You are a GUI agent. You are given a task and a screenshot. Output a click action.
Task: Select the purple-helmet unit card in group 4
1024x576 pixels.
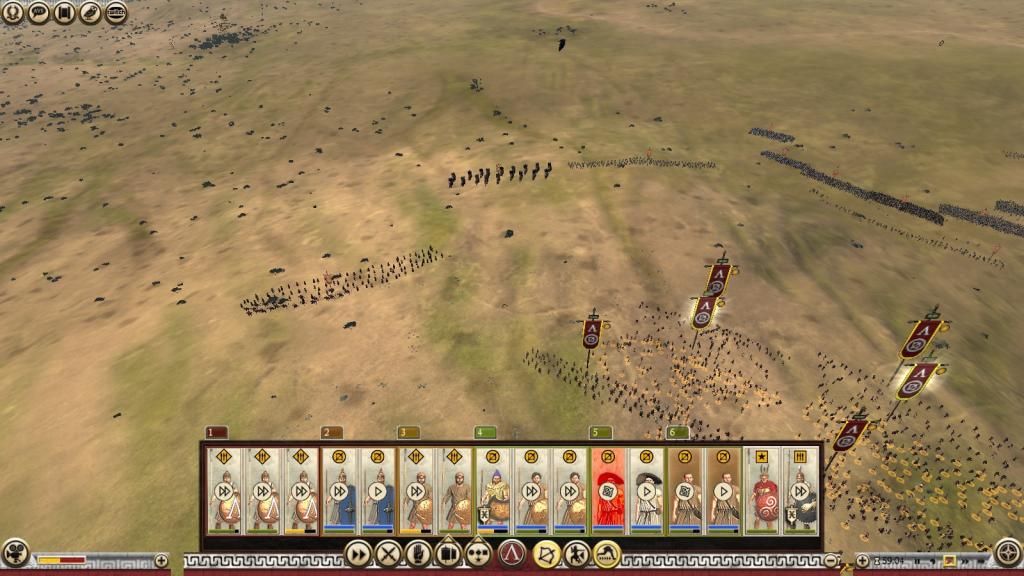pos(493,490)
